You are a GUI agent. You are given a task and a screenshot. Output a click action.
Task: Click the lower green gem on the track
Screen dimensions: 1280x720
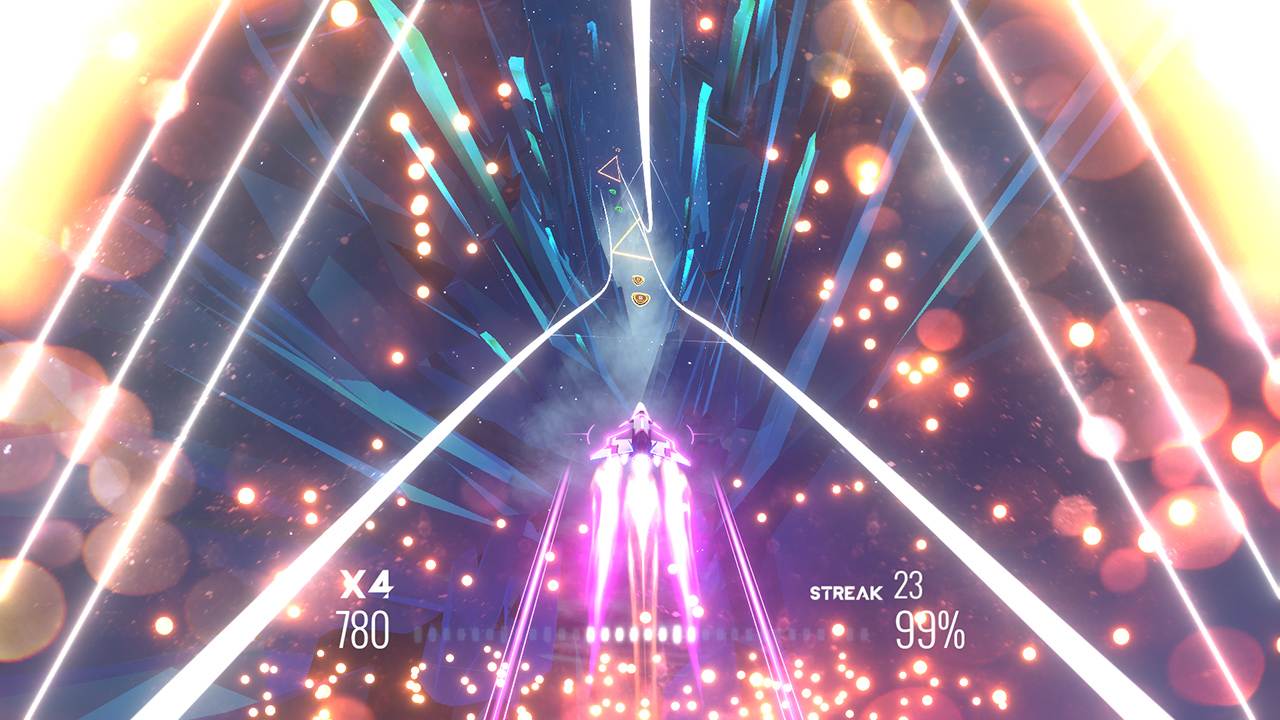[x=618, y=208]
